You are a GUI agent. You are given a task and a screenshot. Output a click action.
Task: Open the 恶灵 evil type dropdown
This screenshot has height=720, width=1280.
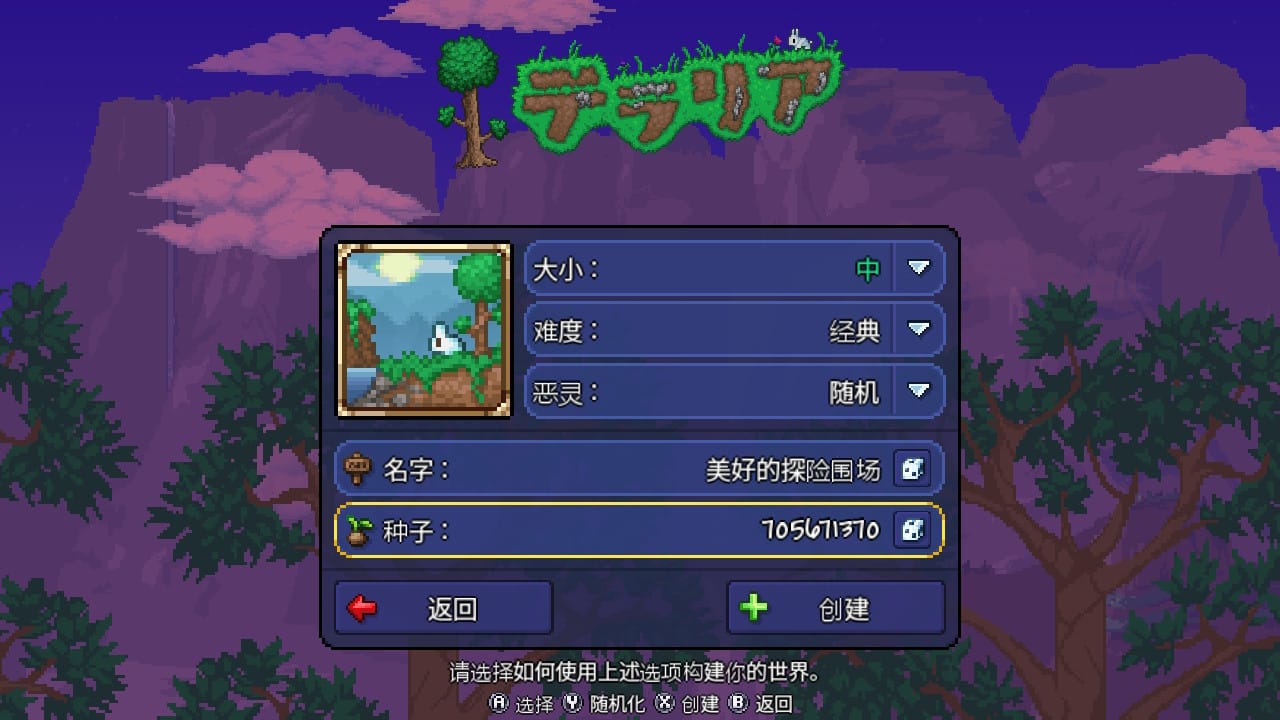click(919, 391)
